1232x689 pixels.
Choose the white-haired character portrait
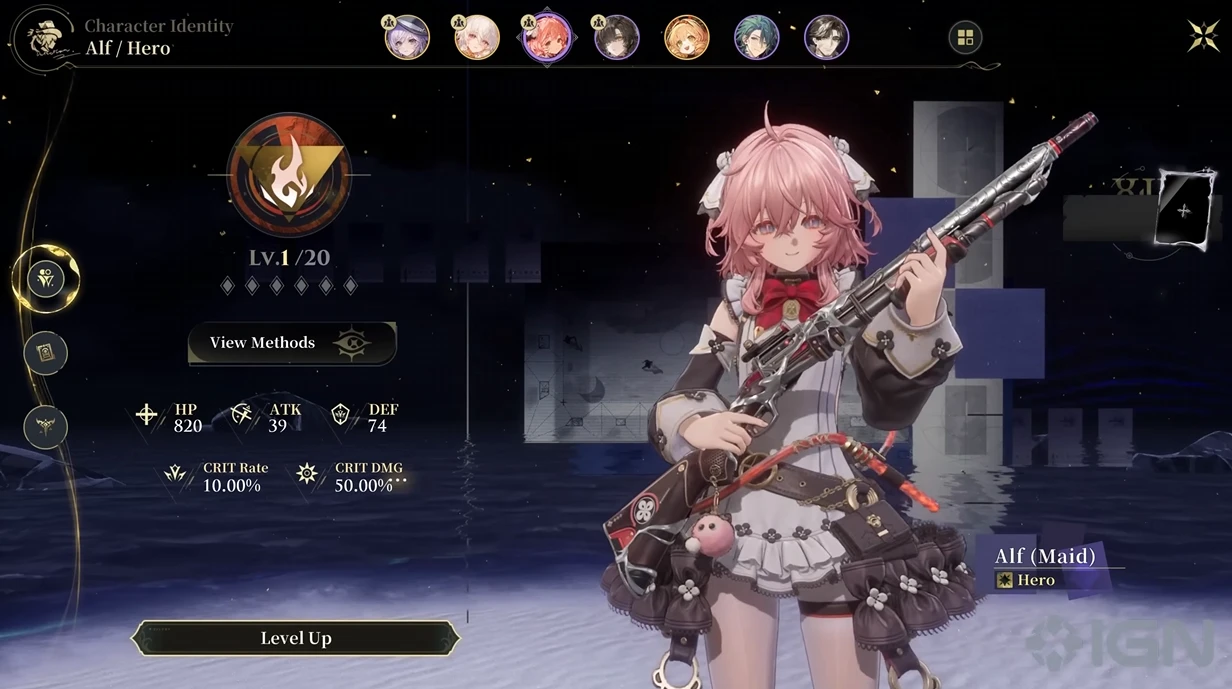click(x=476, y=38)
